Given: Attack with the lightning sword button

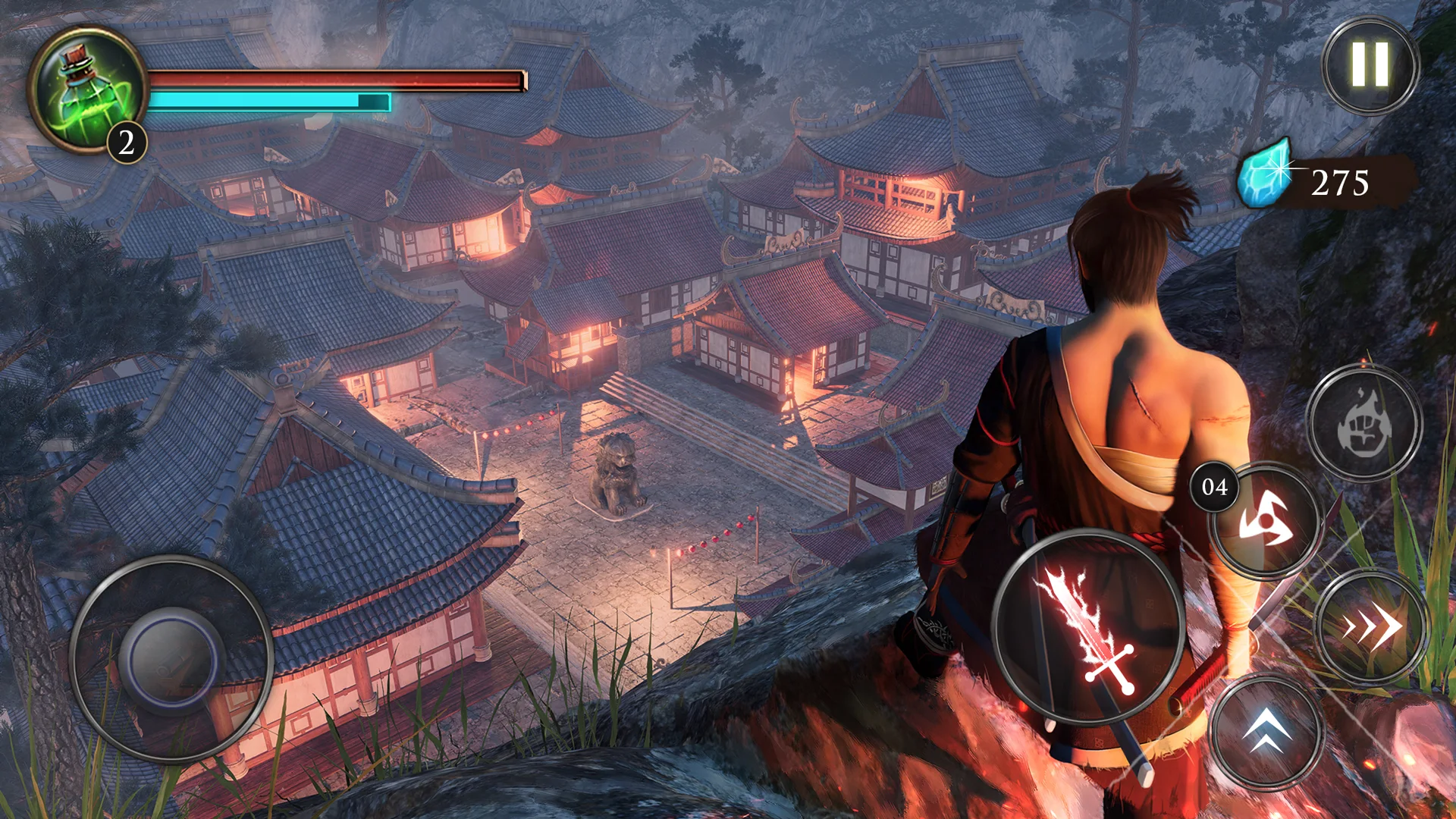Looking at the screenshot, I should (x=1088, y=627).
